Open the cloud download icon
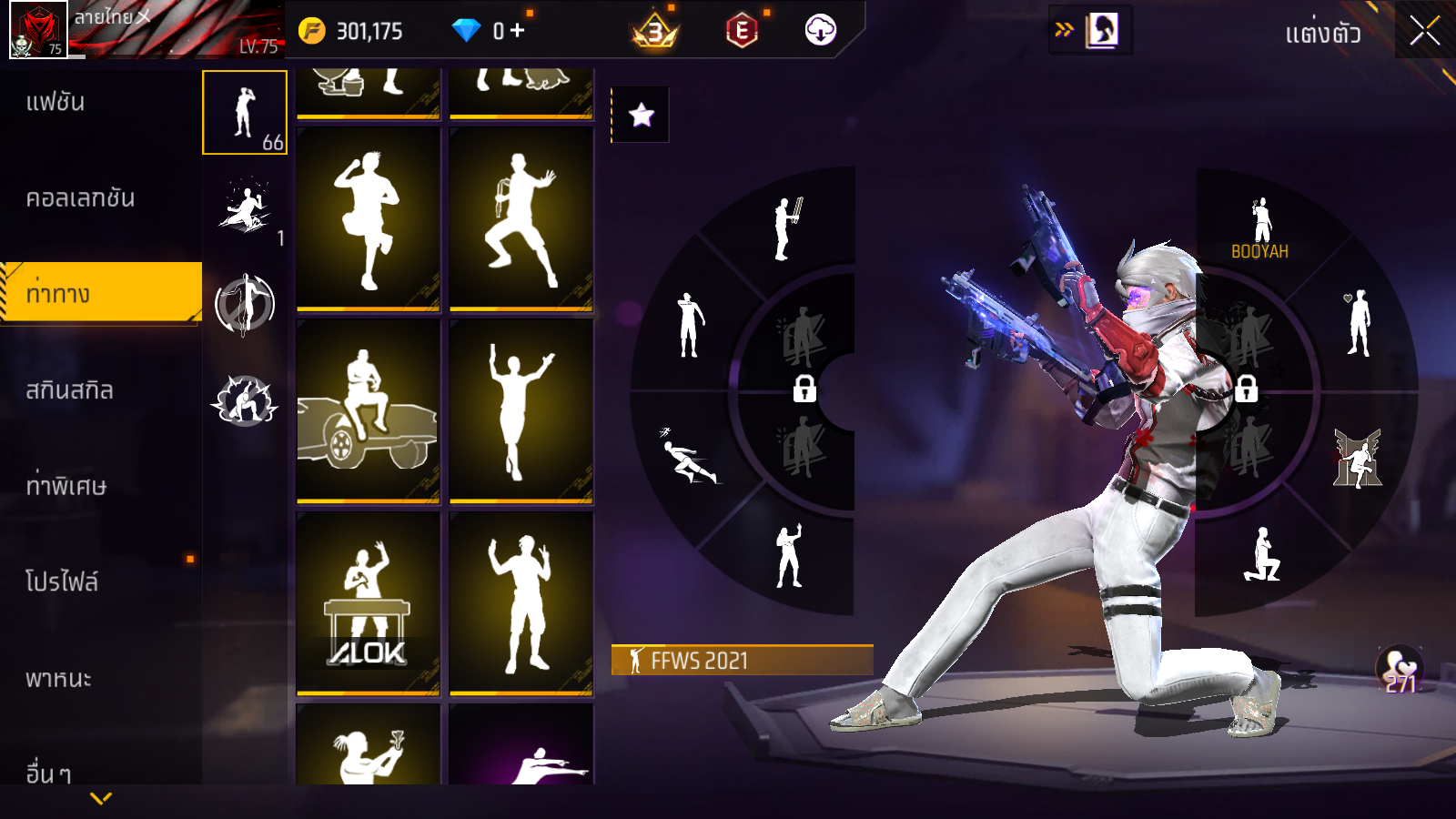Viewport: 1456px width, 819px height. pyautogui.click(x=820, y=31)
